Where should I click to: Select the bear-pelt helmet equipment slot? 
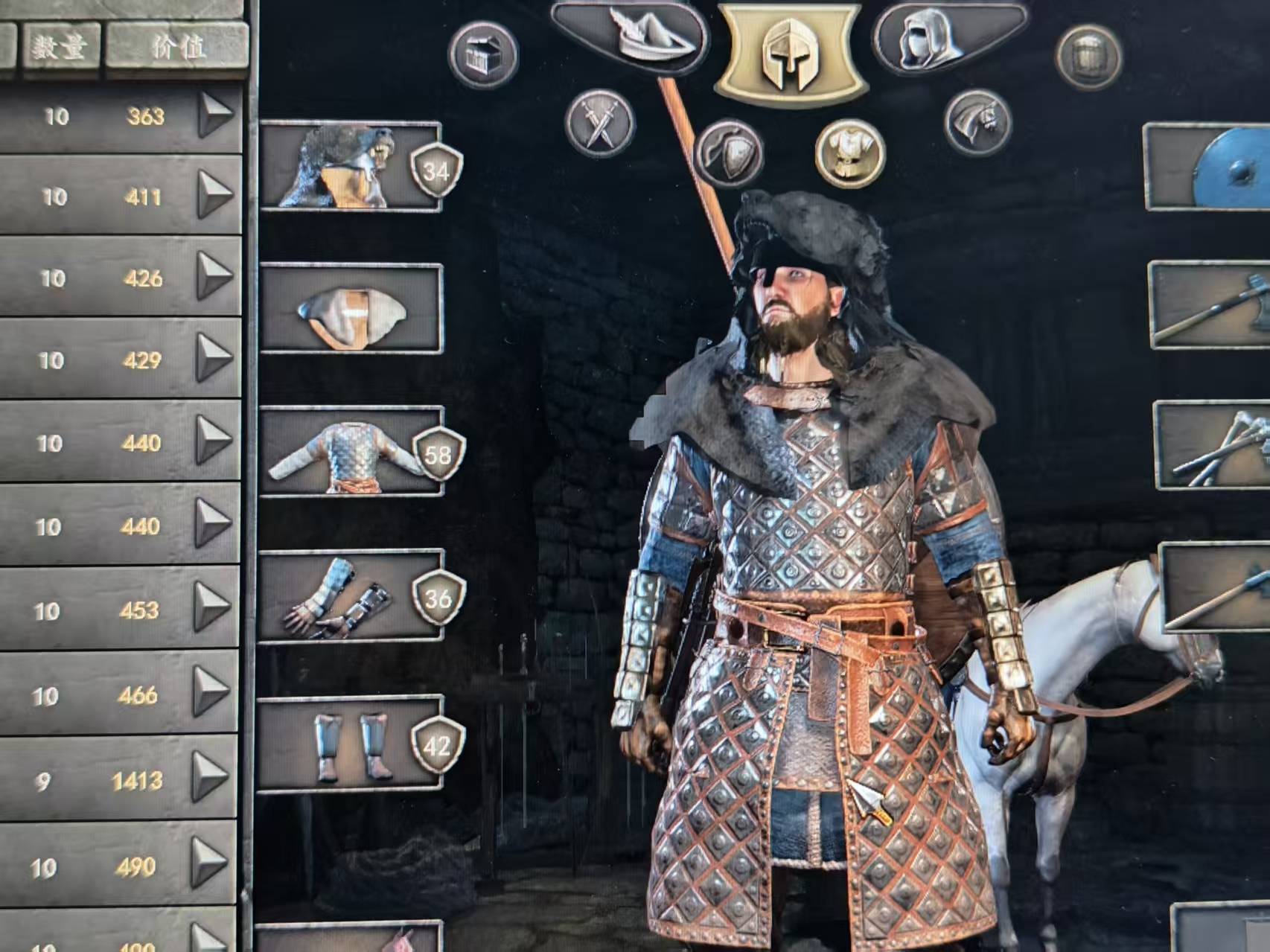[350, 167]
